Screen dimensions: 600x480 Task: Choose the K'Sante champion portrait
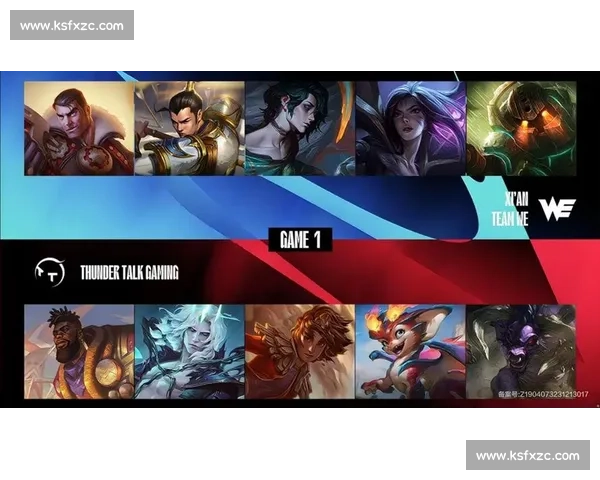coord(79,352)
